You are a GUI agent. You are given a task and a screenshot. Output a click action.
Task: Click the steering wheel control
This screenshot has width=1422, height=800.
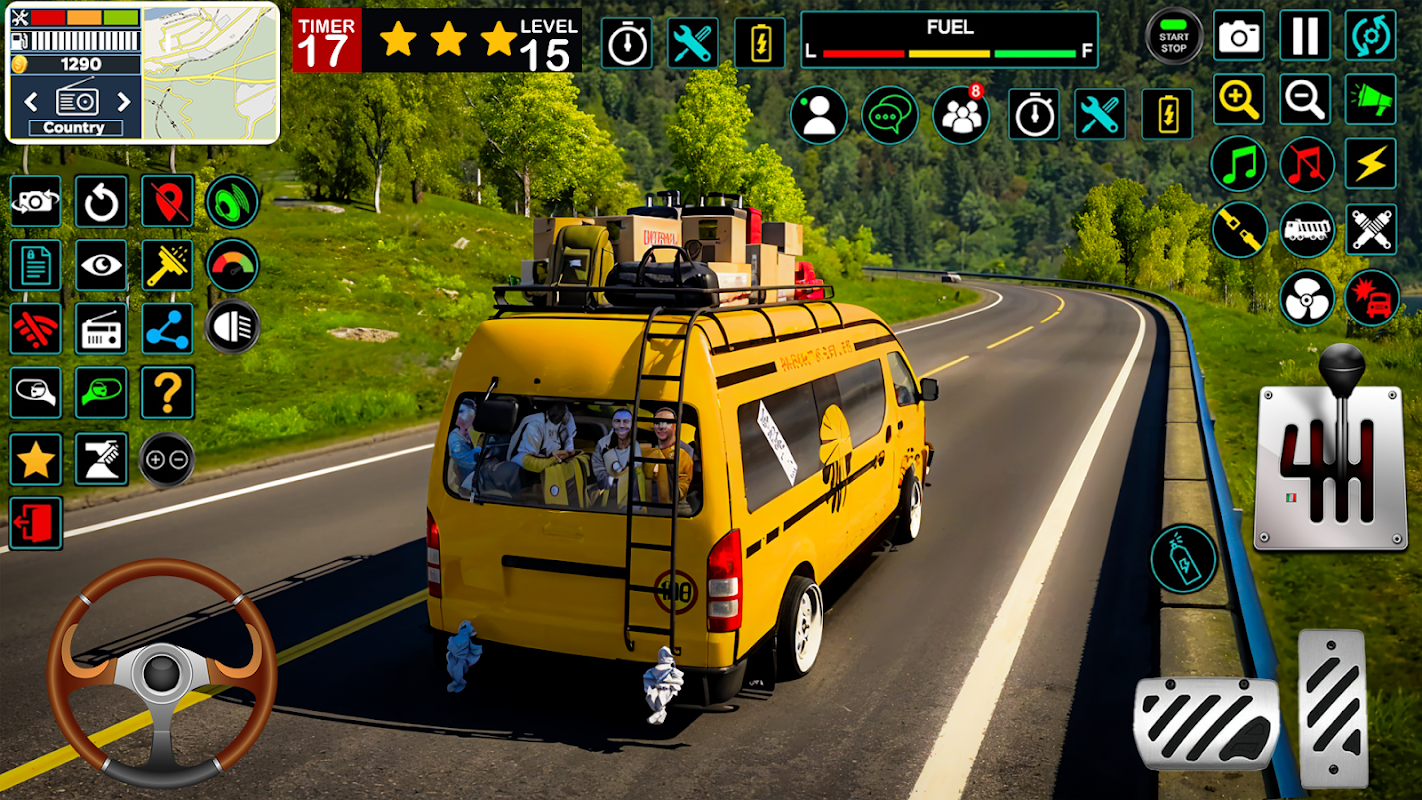click(161, 672)
